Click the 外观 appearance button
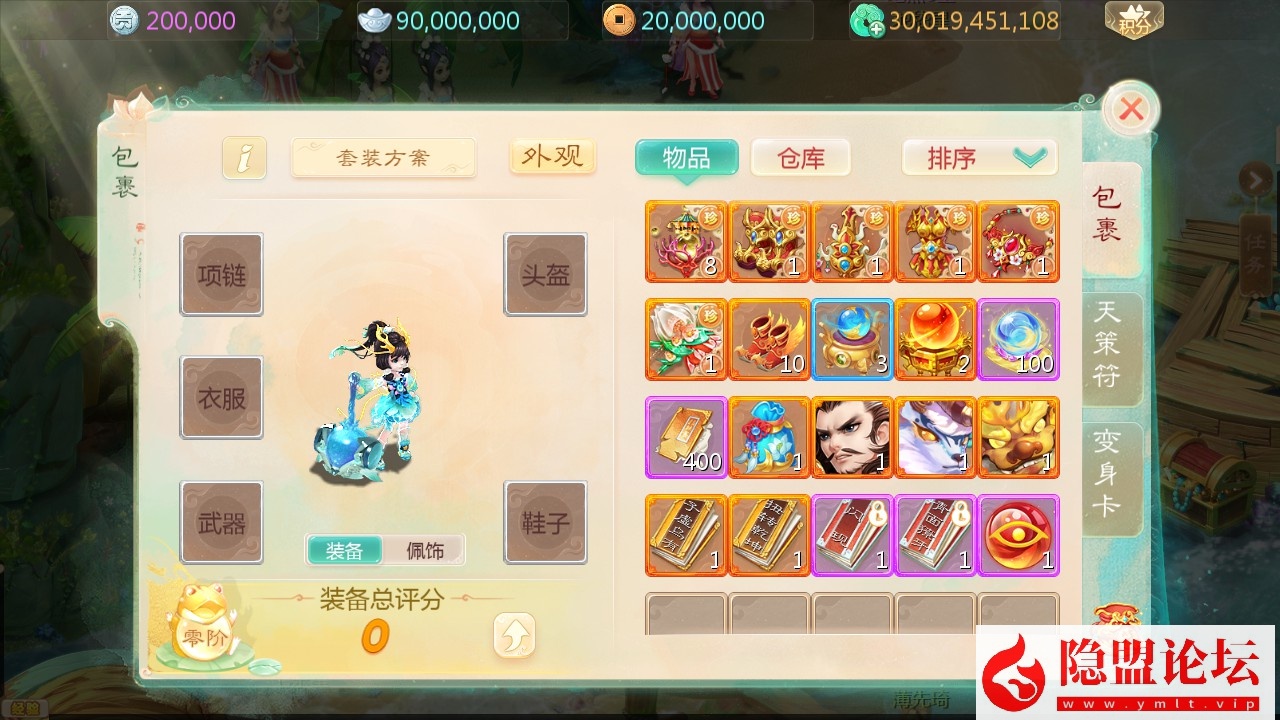Image resolution: width=1280 pixels, height=720 pixels. pos(553,157)
